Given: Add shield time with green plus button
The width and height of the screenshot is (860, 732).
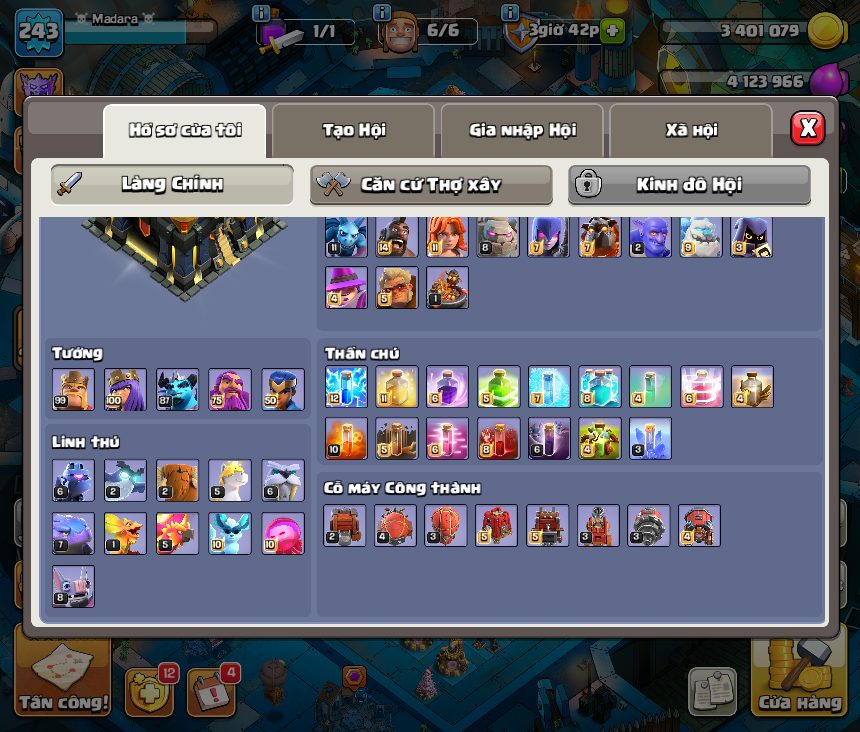Looking at the screenshot, I should [612, 31].
